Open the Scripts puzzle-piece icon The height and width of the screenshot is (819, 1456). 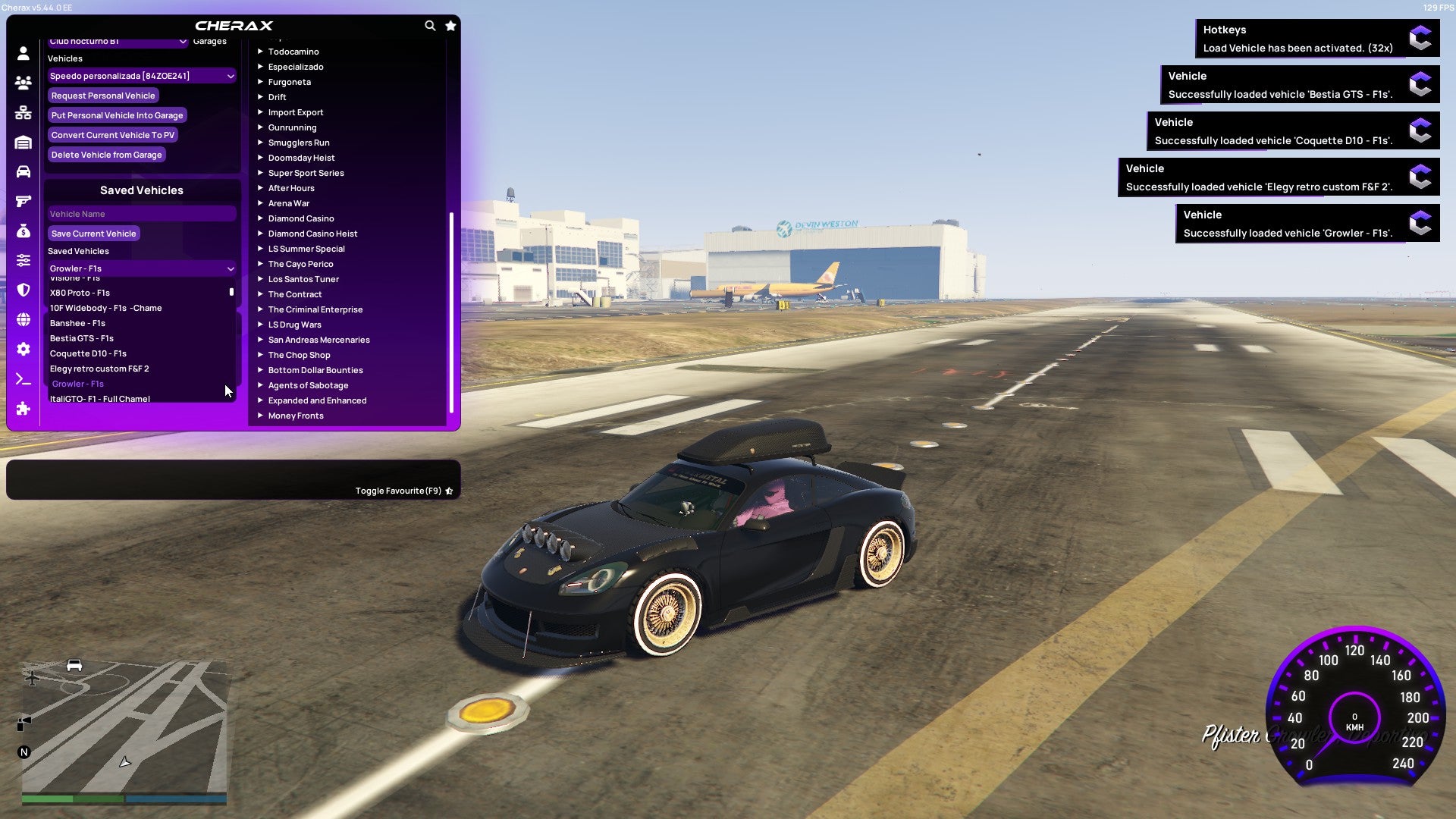point(22,409)
